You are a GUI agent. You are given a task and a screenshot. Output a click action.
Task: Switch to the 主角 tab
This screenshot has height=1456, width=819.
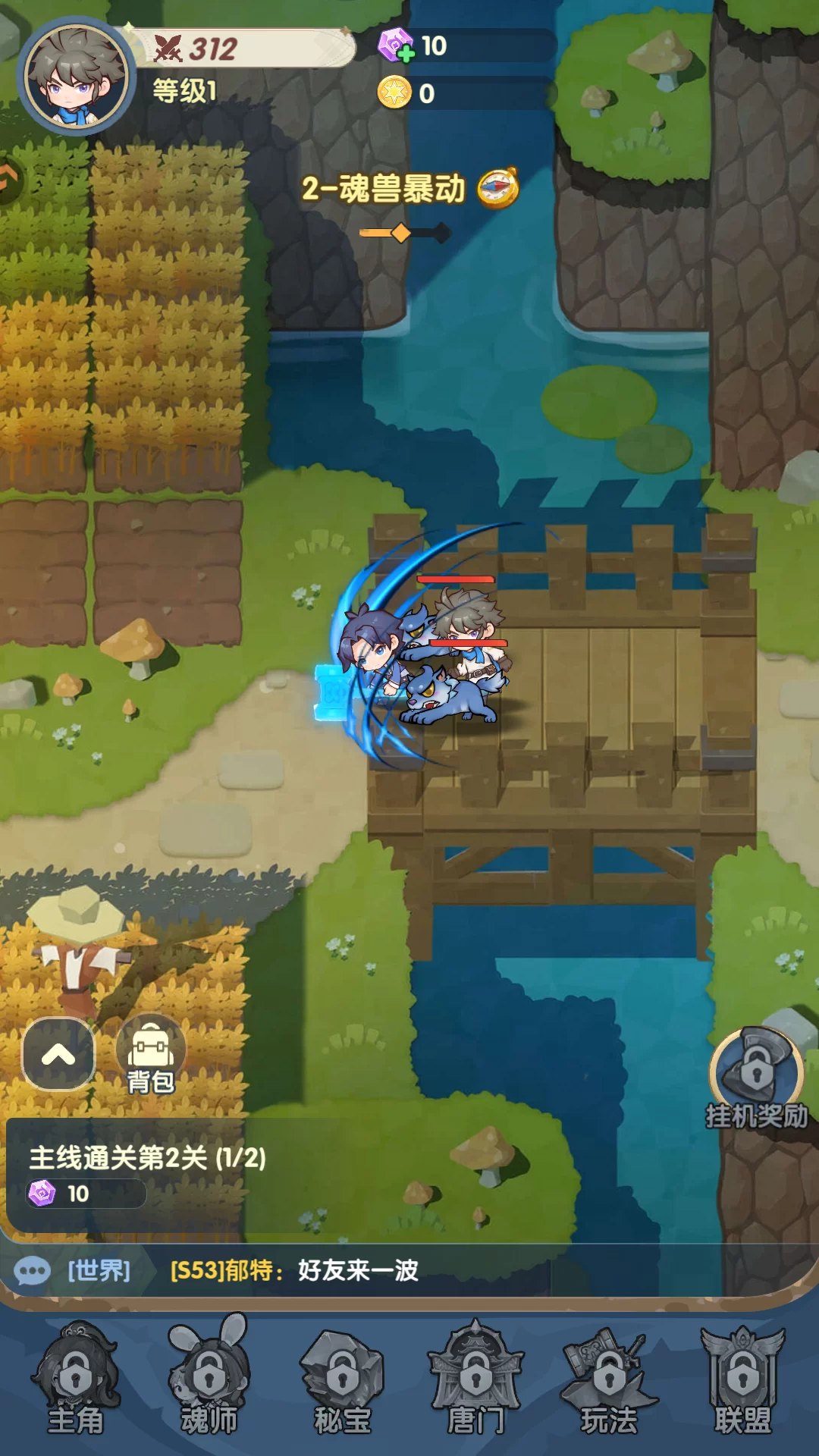(75, 1380)
